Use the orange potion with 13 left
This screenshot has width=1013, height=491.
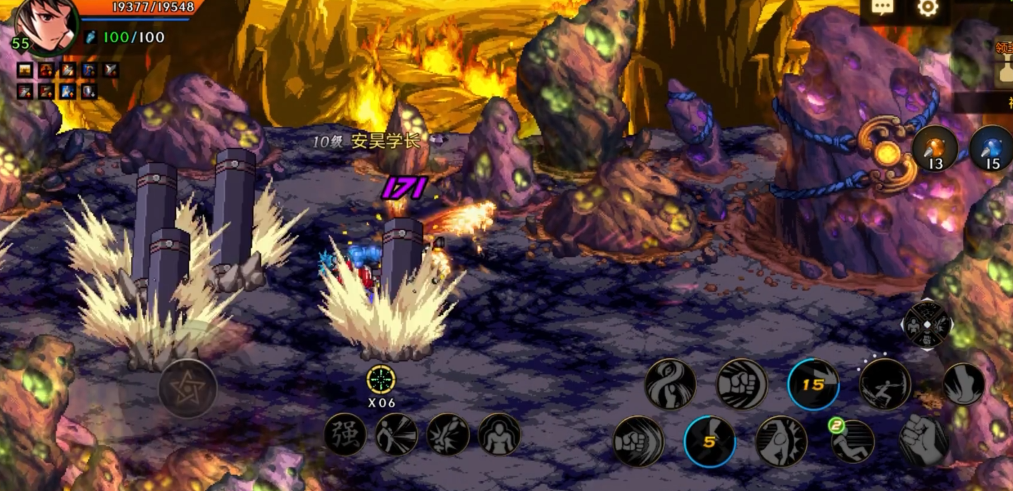tap(935, 150)
